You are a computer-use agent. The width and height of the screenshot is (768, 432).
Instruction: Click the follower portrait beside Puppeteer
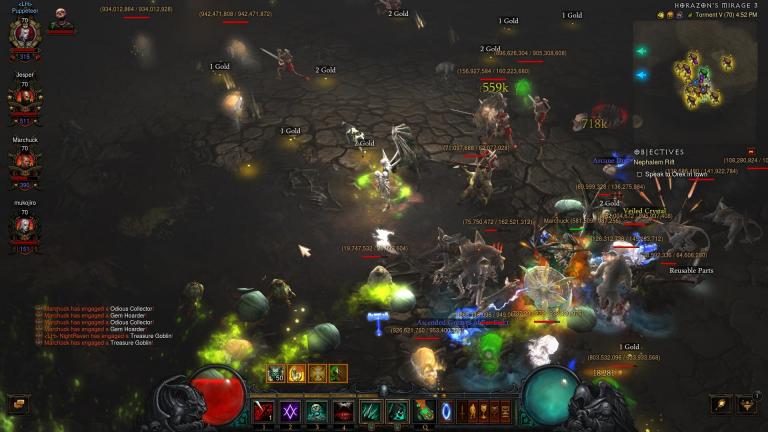point(61,20)
